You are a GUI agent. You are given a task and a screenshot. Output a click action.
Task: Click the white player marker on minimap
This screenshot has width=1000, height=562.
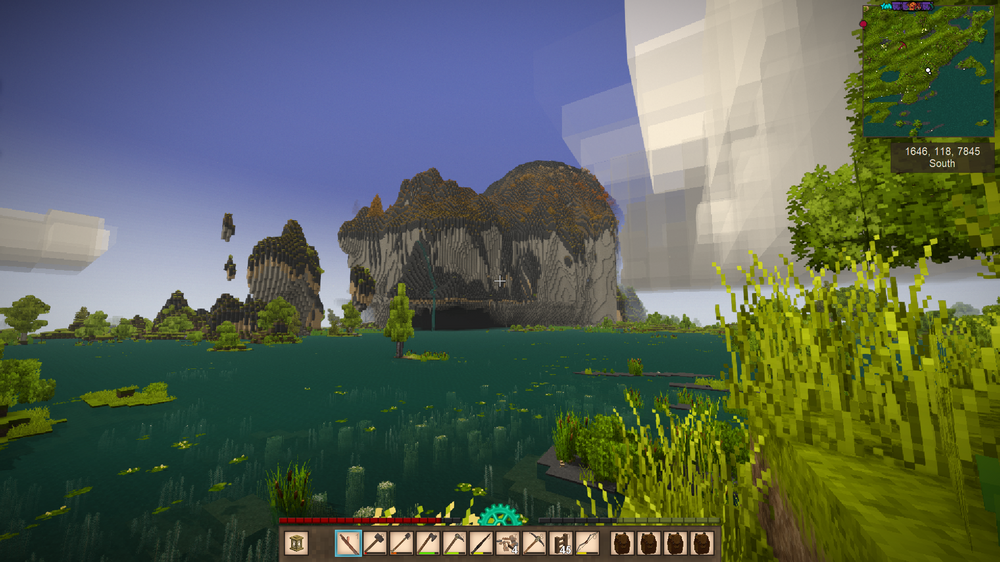pyautogui.click(x=929, y=71)
